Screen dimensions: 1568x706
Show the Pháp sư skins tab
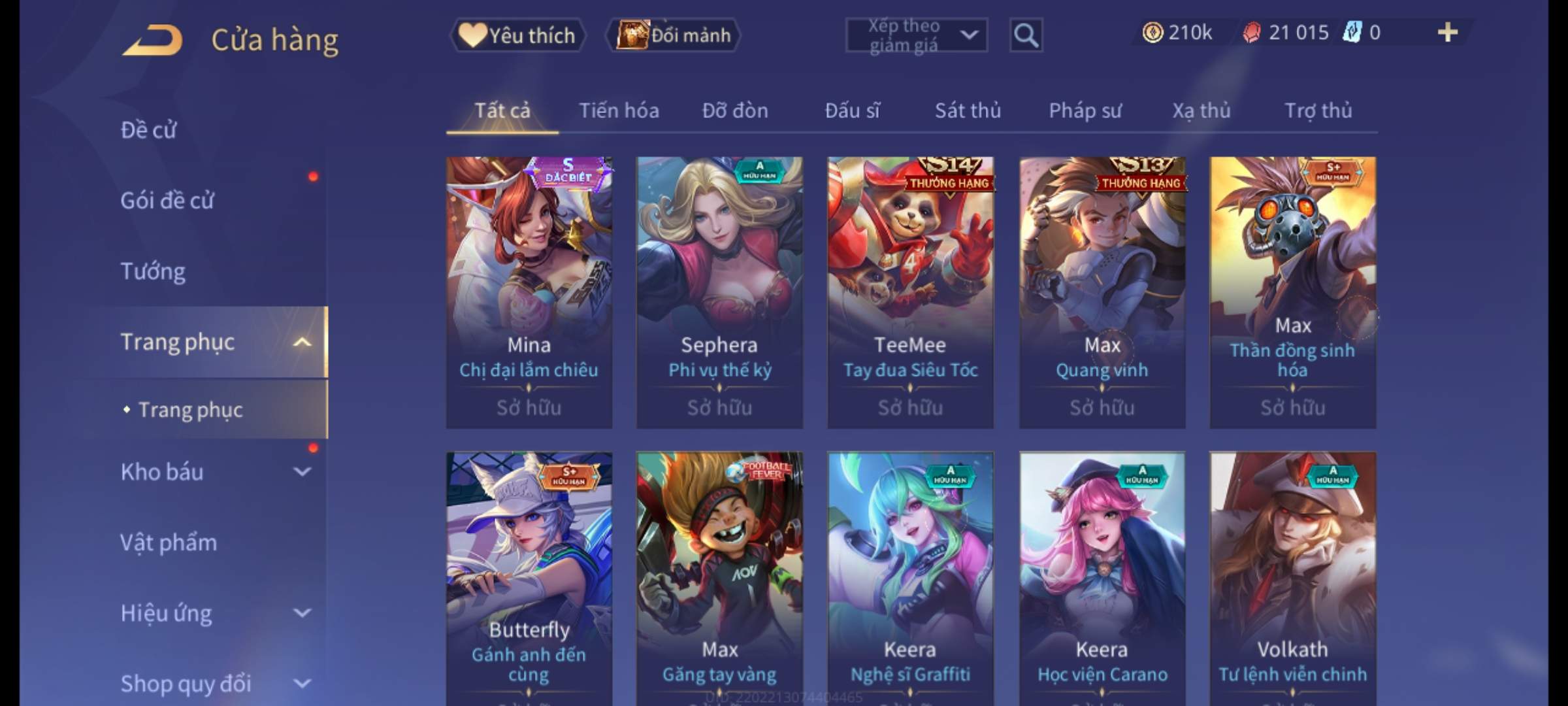coord(1085,110)
